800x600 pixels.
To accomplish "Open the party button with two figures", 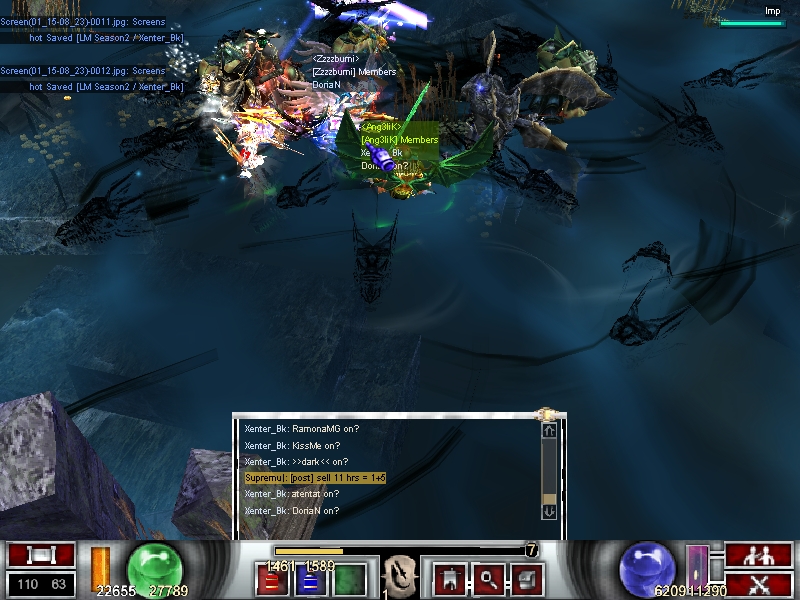I will click(x=759, y=555).
